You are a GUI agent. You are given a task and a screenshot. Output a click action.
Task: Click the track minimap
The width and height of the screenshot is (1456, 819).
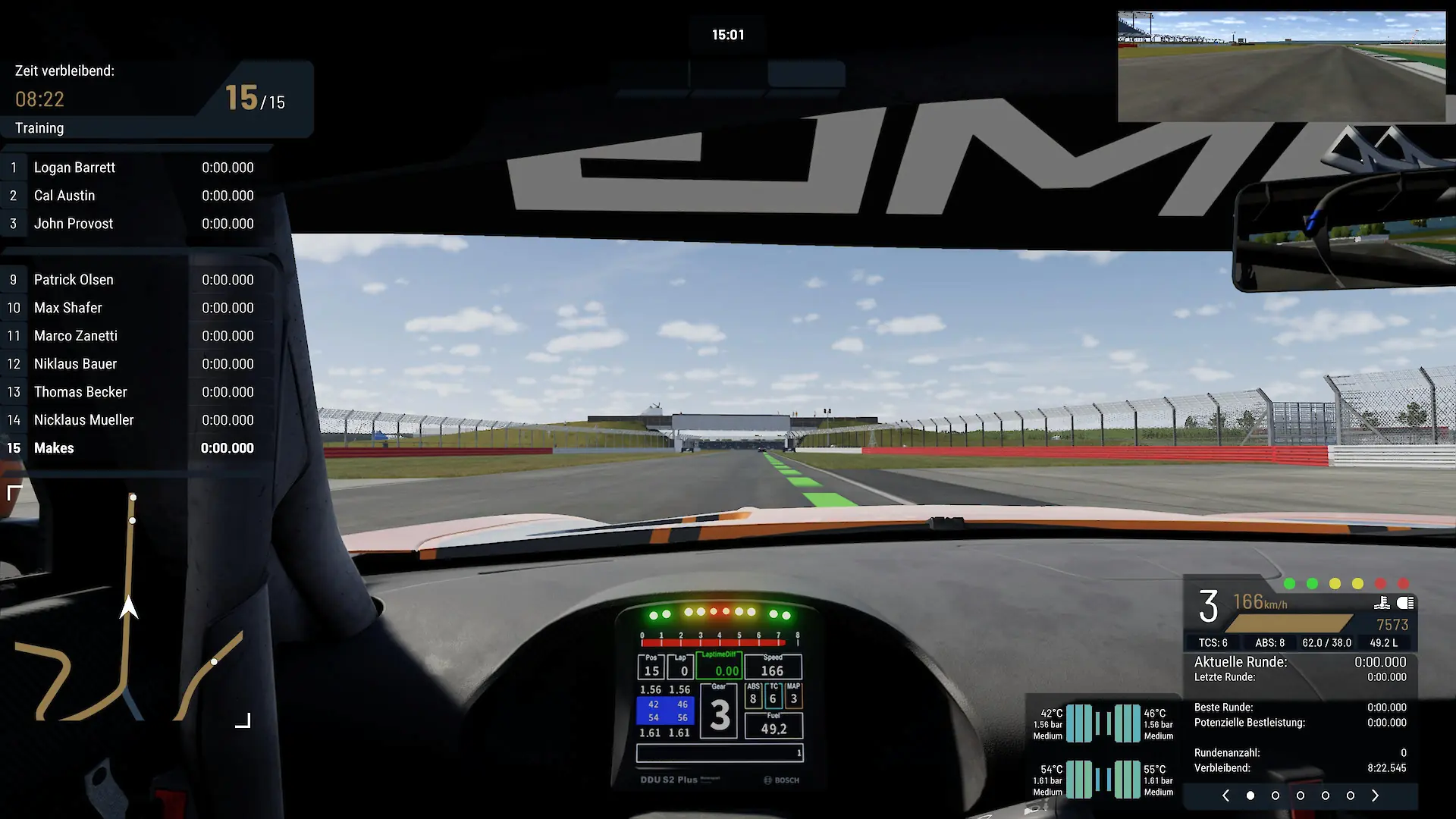coord(129,607)
